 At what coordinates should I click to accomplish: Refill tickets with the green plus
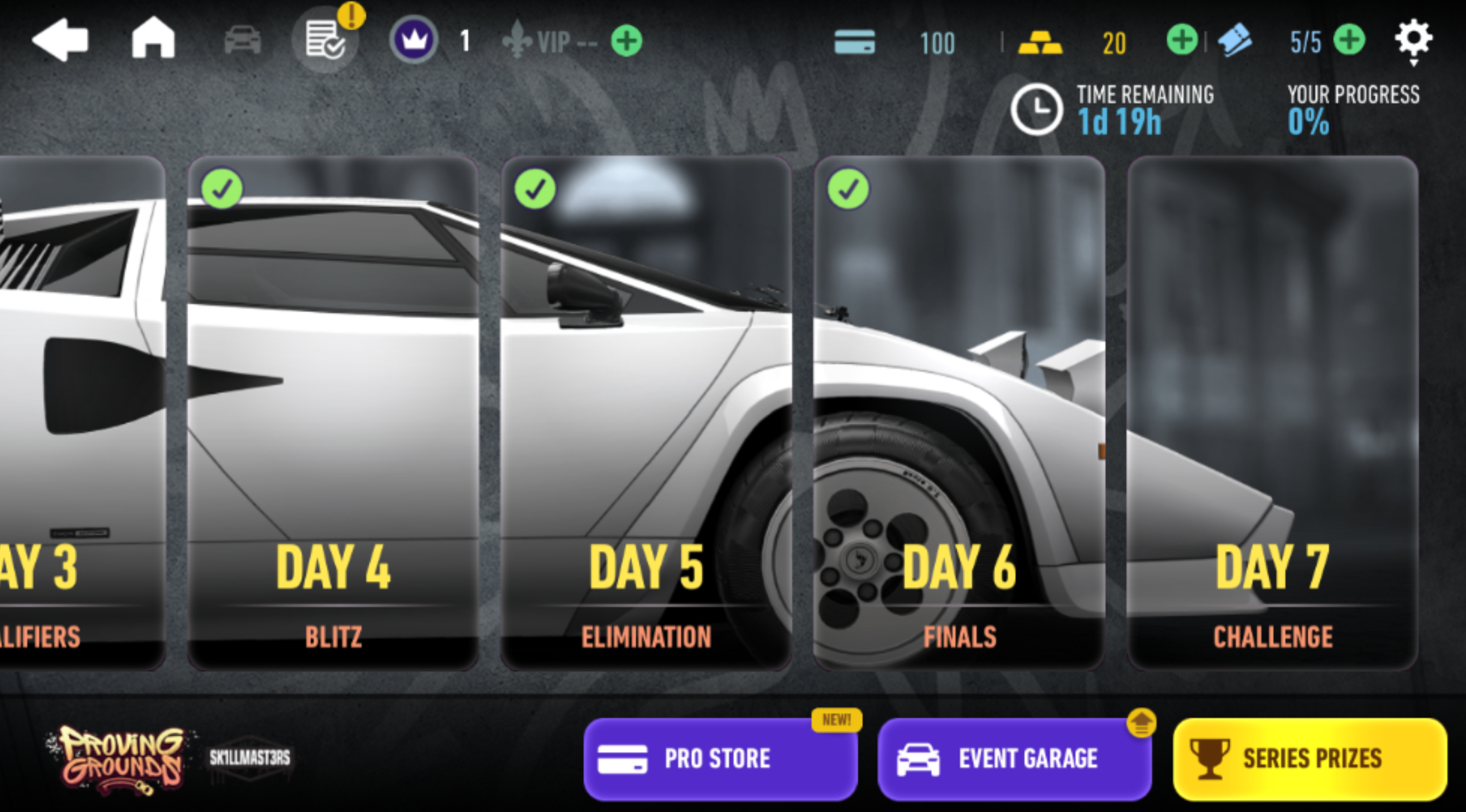[1349, 40]
